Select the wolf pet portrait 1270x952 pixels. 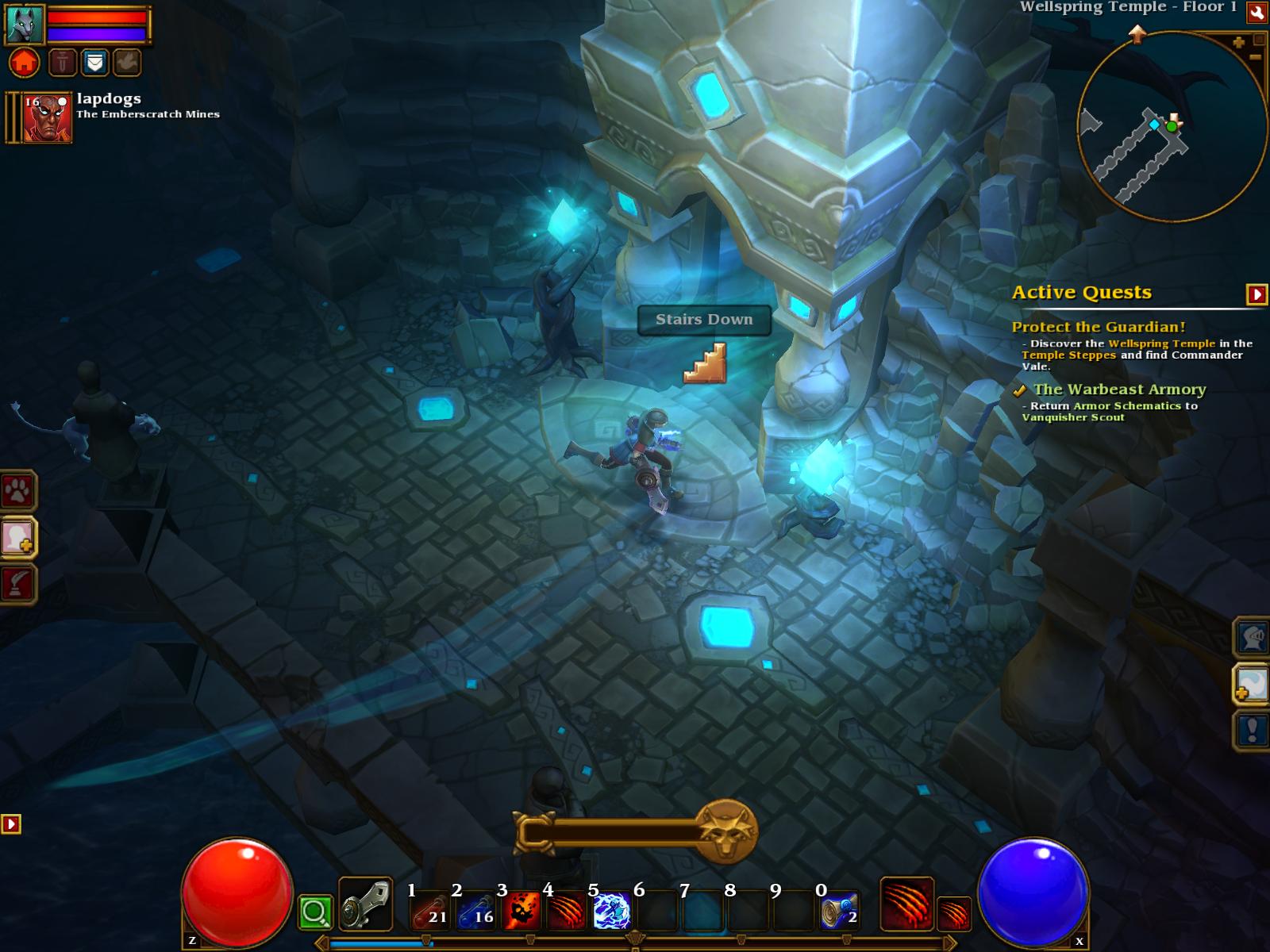(x=24, y=24)
